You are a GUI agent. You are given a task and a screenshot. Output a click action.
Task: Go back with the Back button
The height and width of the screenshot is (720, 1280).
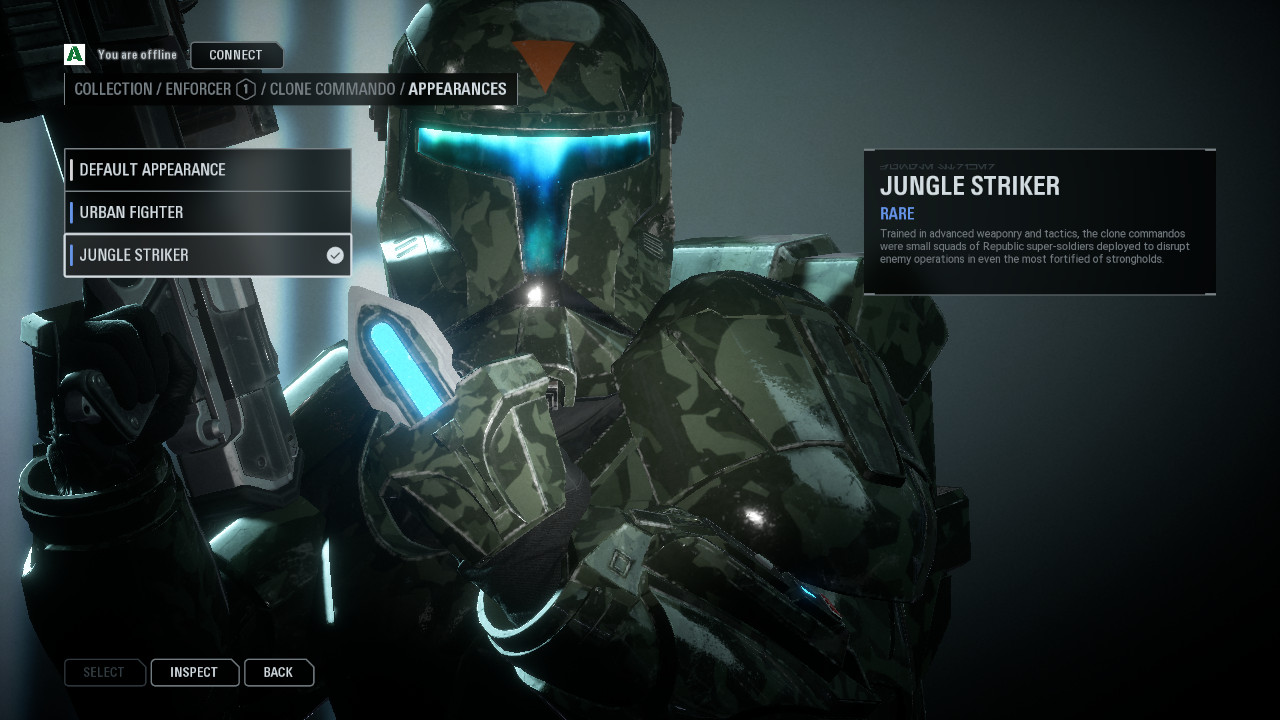tap(278, 673)
